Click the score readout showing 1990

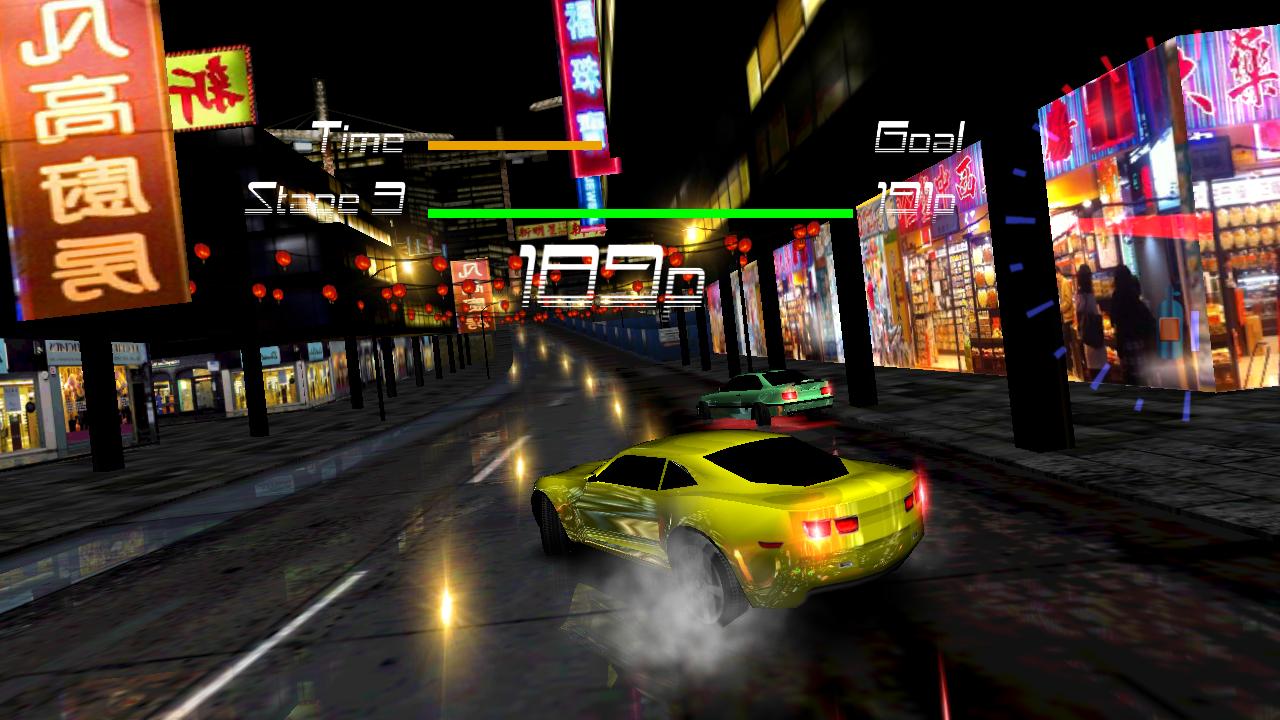(600, 275)
